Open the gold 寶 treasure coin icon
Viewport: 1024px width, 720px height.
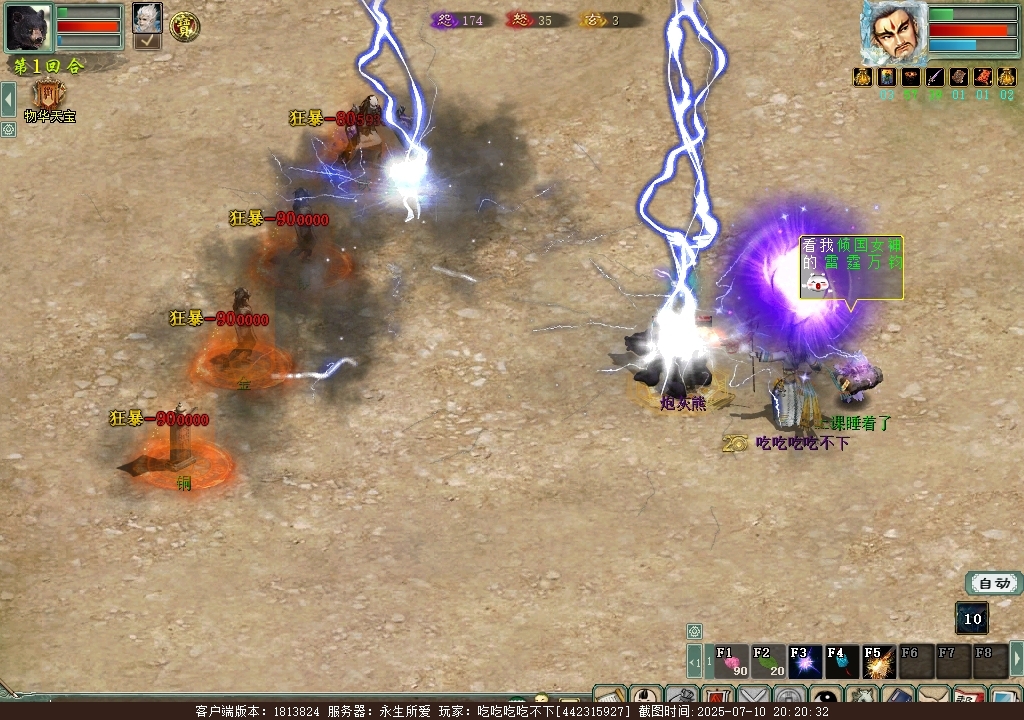[x=184, y=27]
